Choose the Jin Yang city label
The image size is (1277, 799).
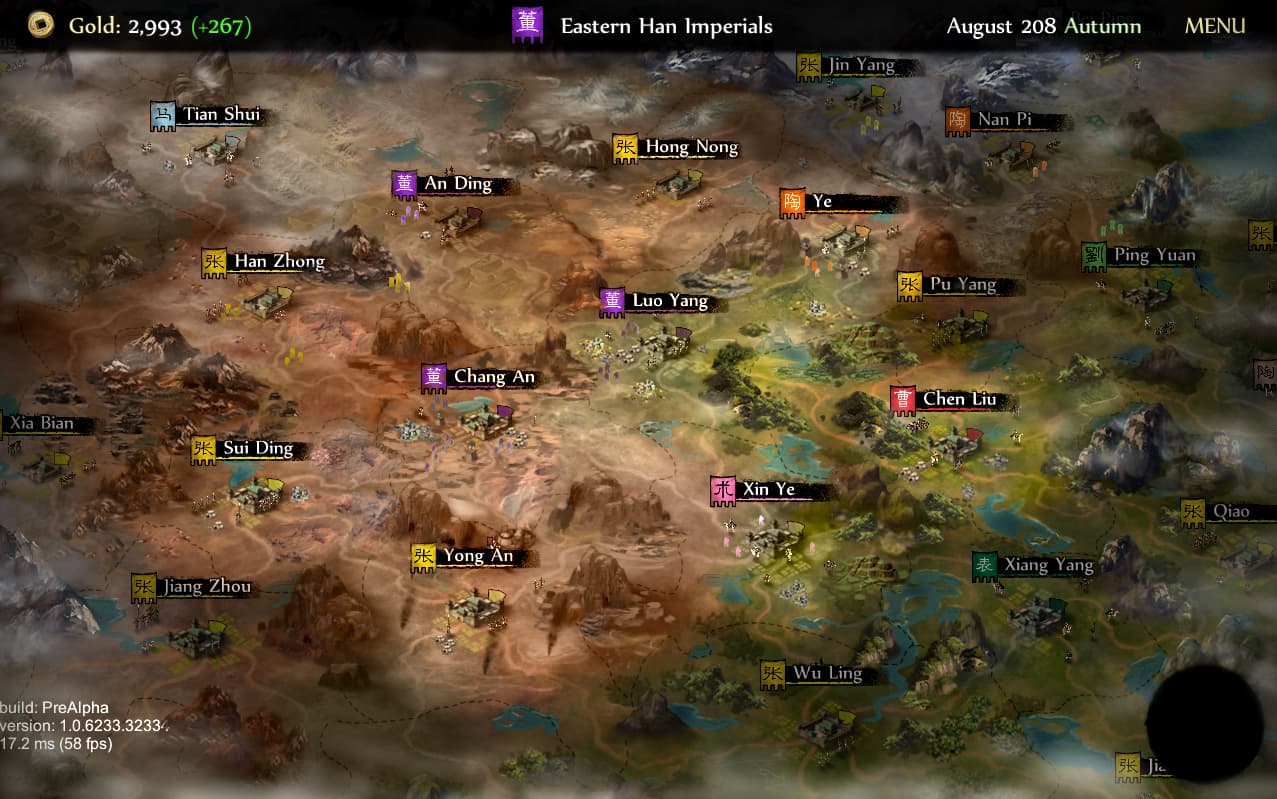coord(861,66)
